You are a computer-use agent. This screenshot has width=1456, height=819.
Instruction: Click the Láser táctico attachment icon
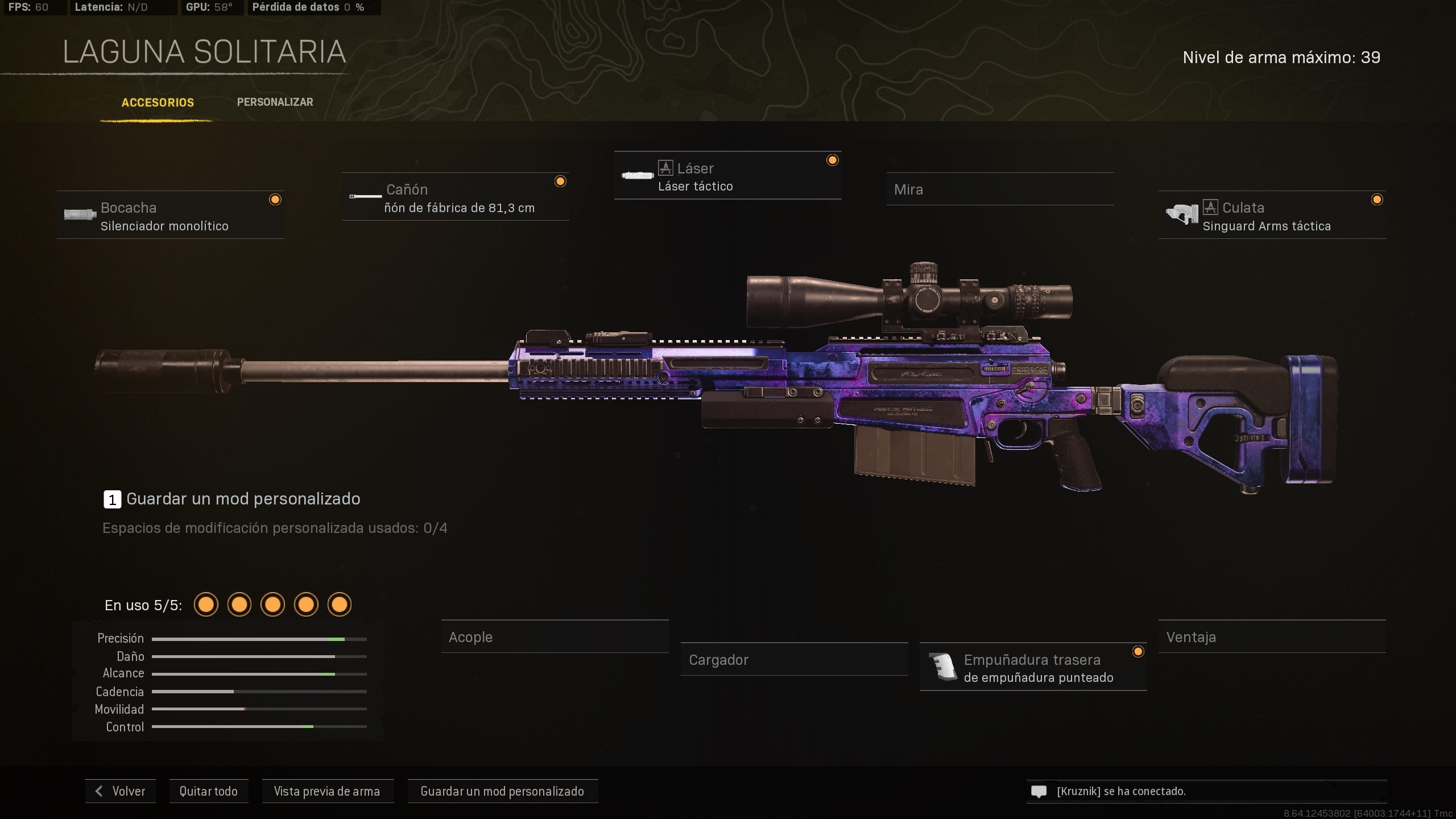(637, 175)
